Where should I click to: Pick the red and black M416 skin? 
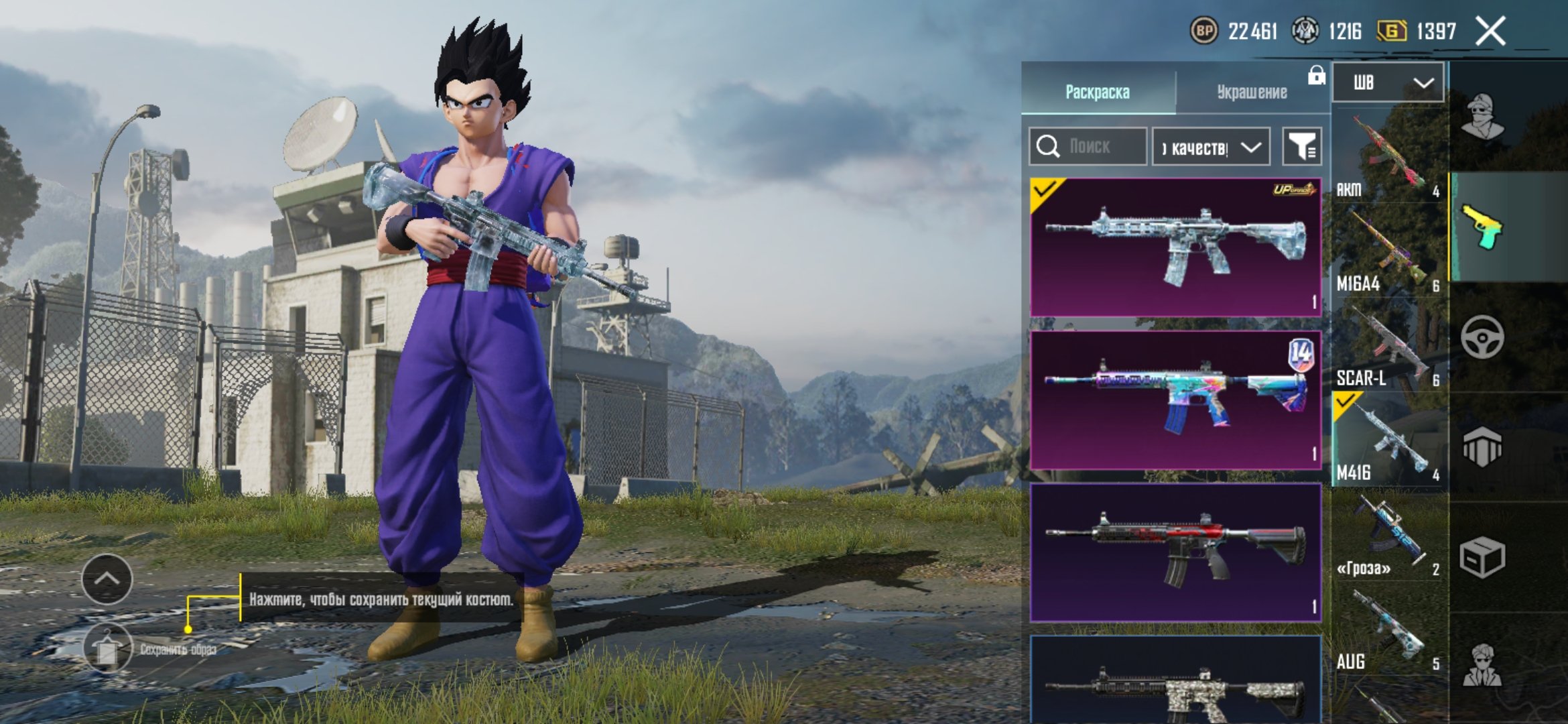tap(1175, 553)
